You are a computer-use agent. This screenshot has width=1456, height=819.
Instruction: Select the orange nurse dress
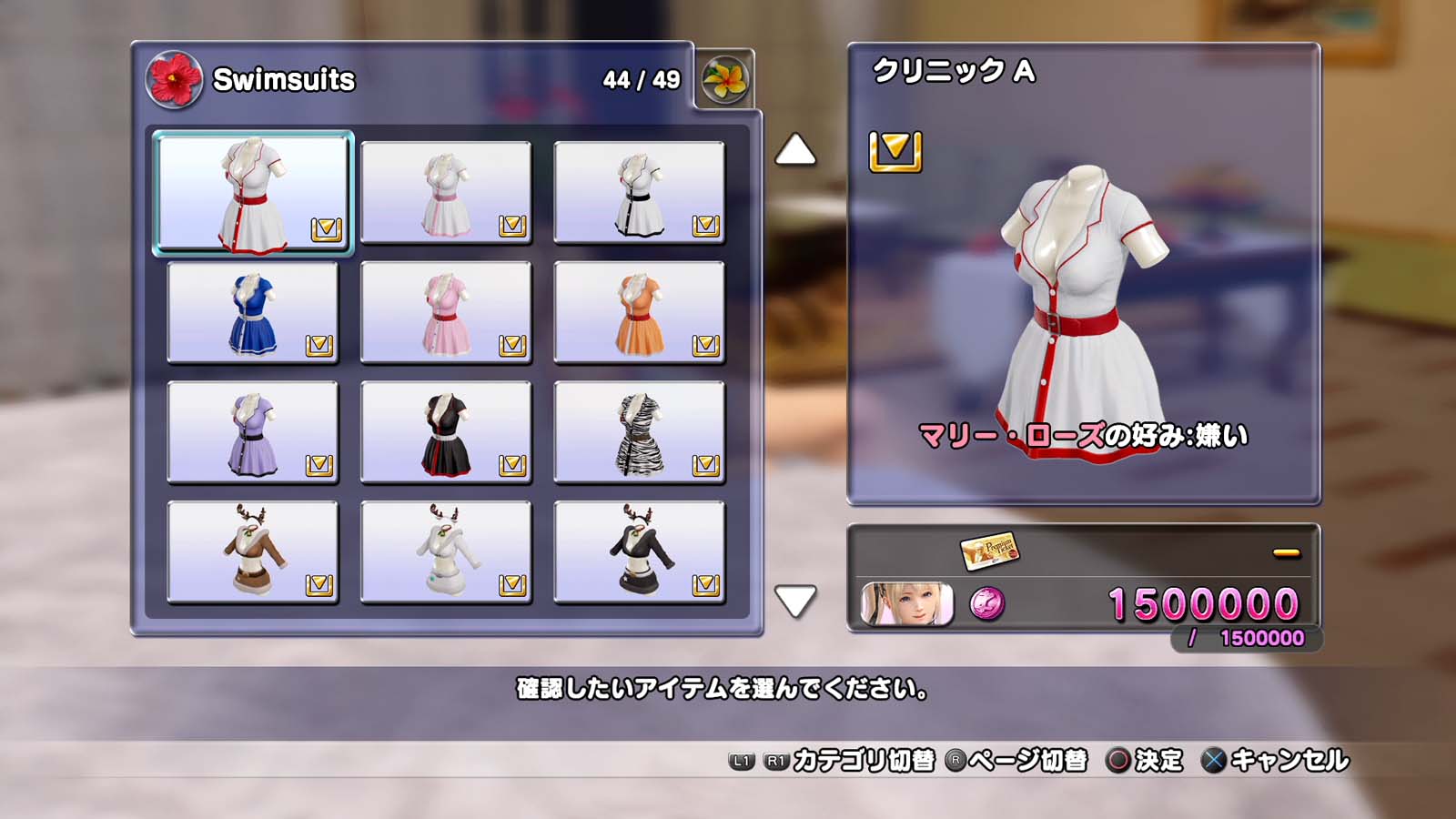(639, 313)
